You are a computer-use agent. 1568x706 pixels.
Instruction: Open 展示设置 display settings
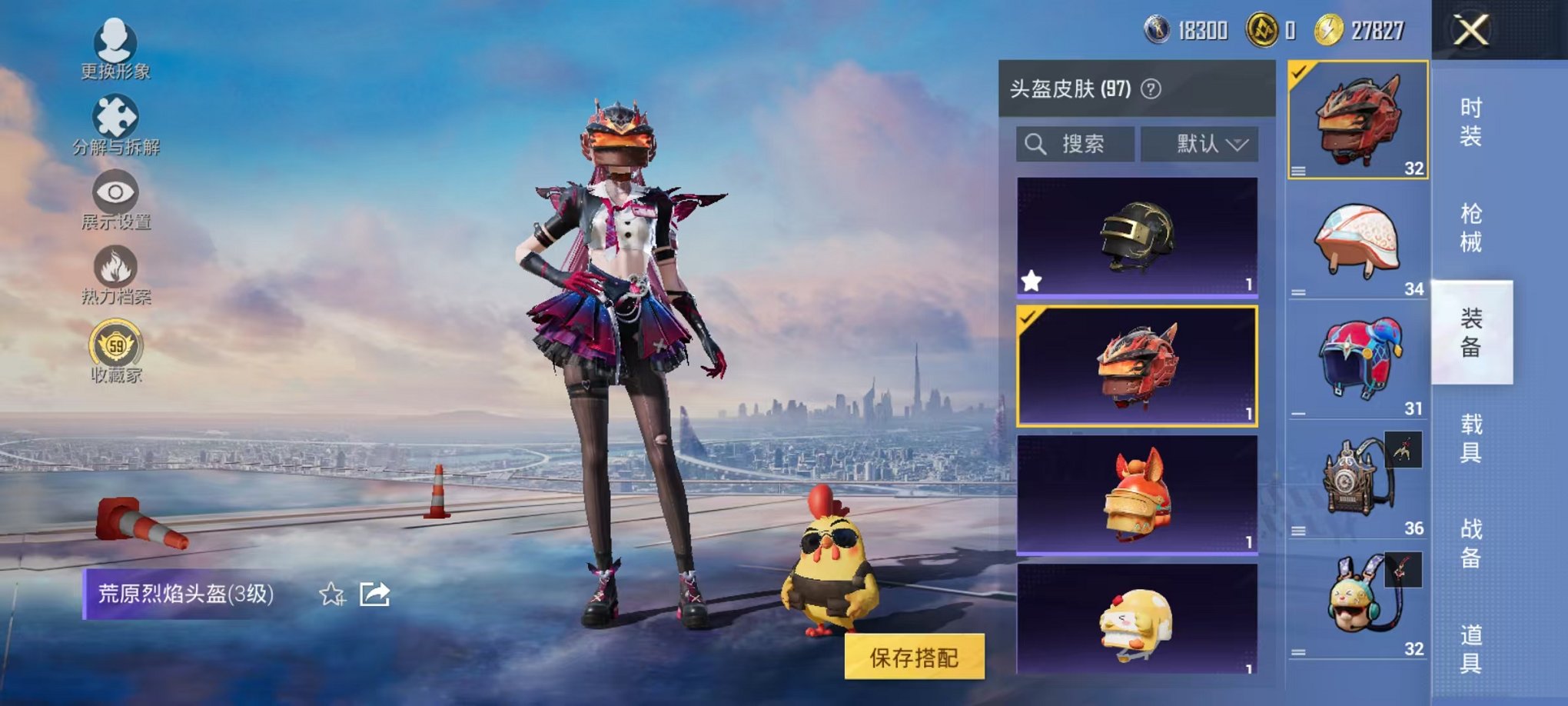point(114,192)
